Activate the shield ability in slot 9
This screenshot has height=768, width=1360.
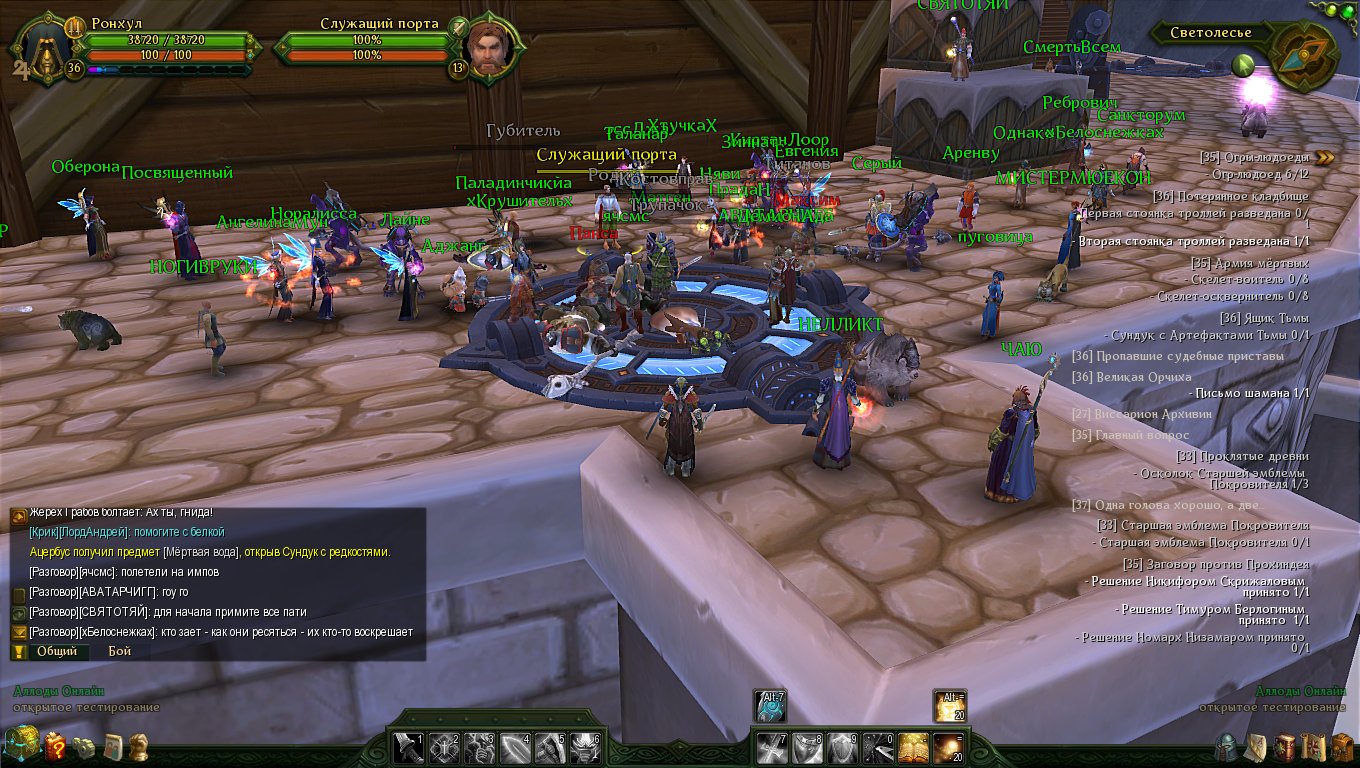pos(842,747)
